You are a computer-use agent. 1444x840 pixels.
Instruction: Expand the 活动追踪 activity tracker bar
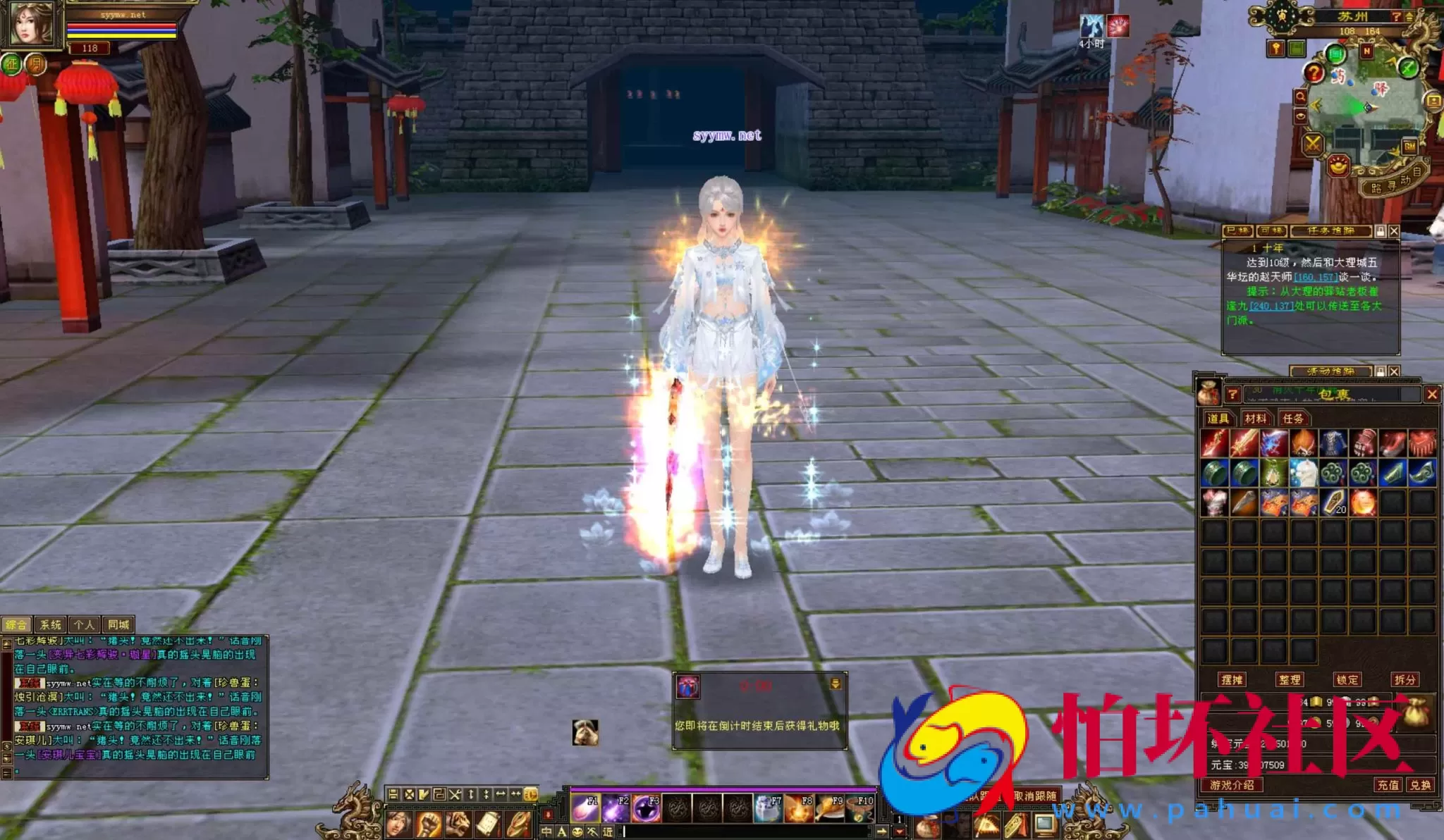pyautogui.click(x=1333, y=372)
